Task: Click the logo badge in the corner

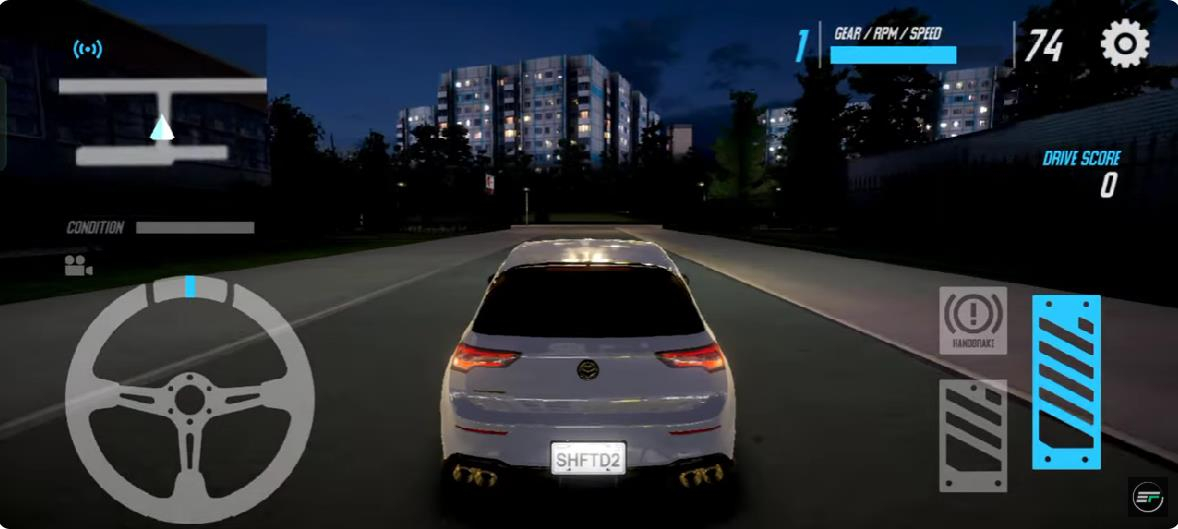Action: click(x=1147, y=497)
